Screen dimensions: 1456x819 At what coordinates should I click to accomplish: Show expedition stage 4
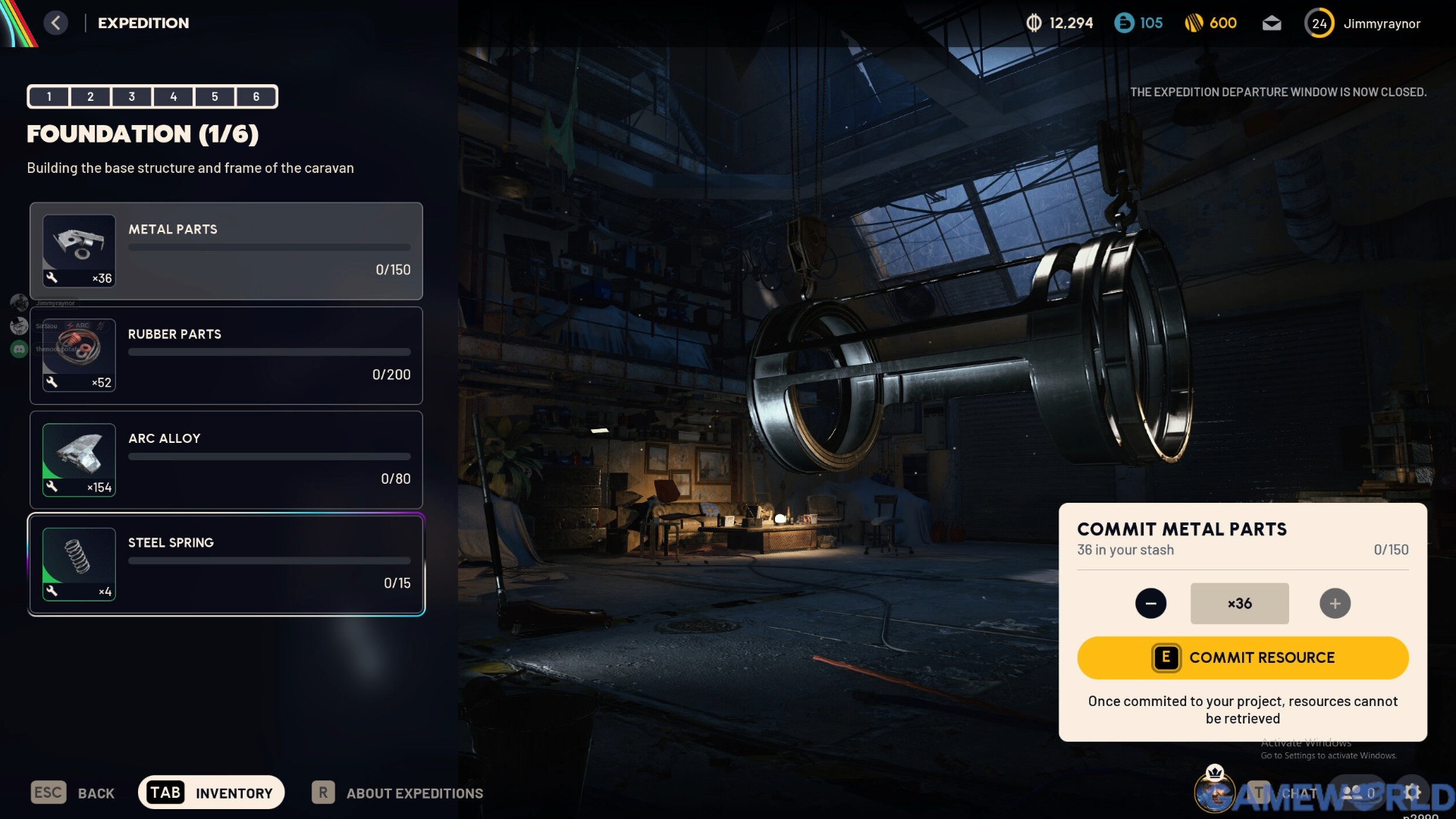[x=173, y=96]
